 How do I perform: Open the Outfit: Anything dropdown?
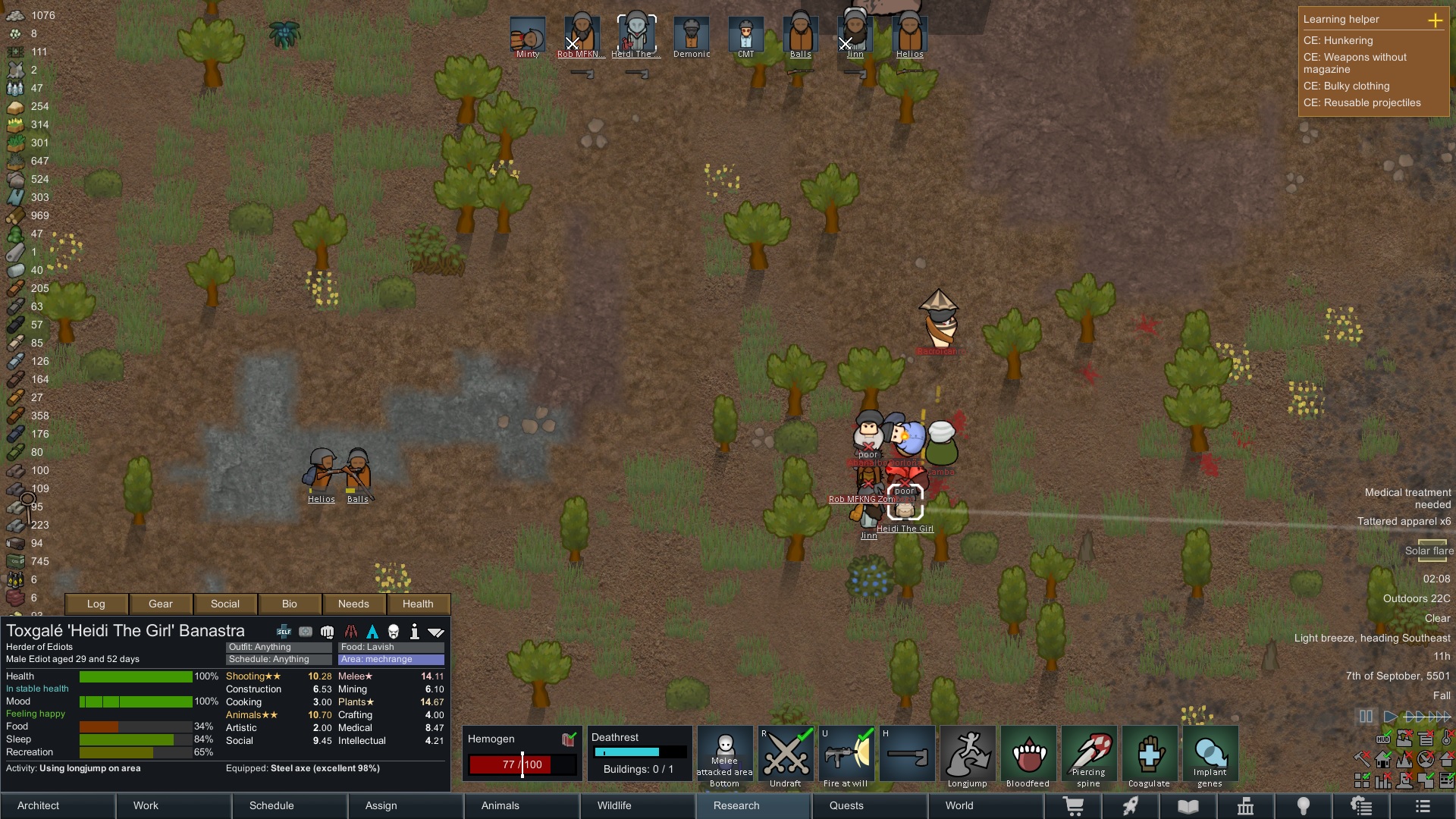(x=278, y=647)
